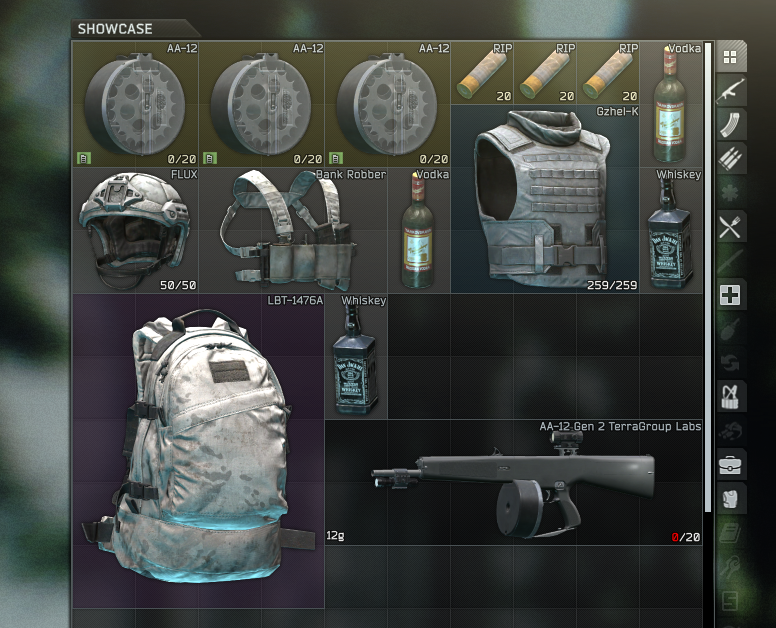
Task: Select the FLUX helmet
Action: coord(135,231)
